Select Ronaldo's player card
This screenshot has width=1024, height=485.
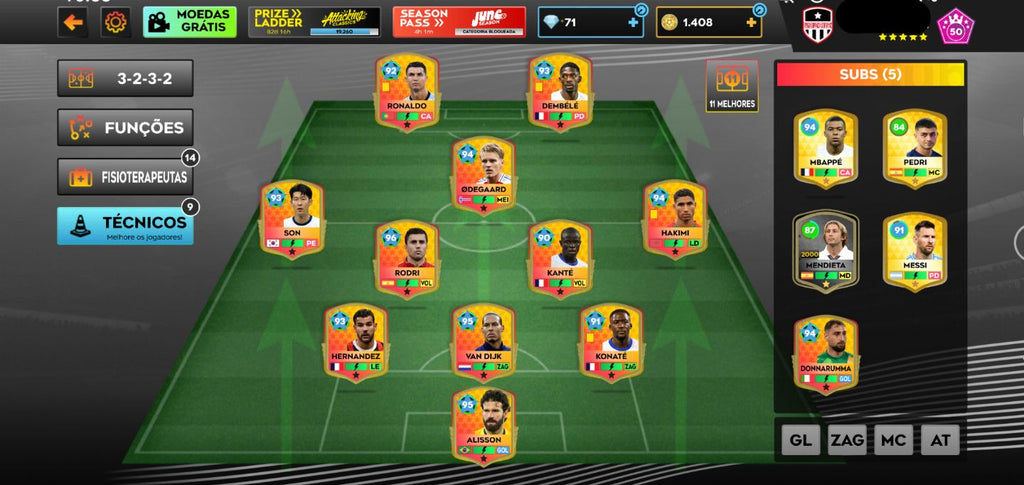click(406, 92)
